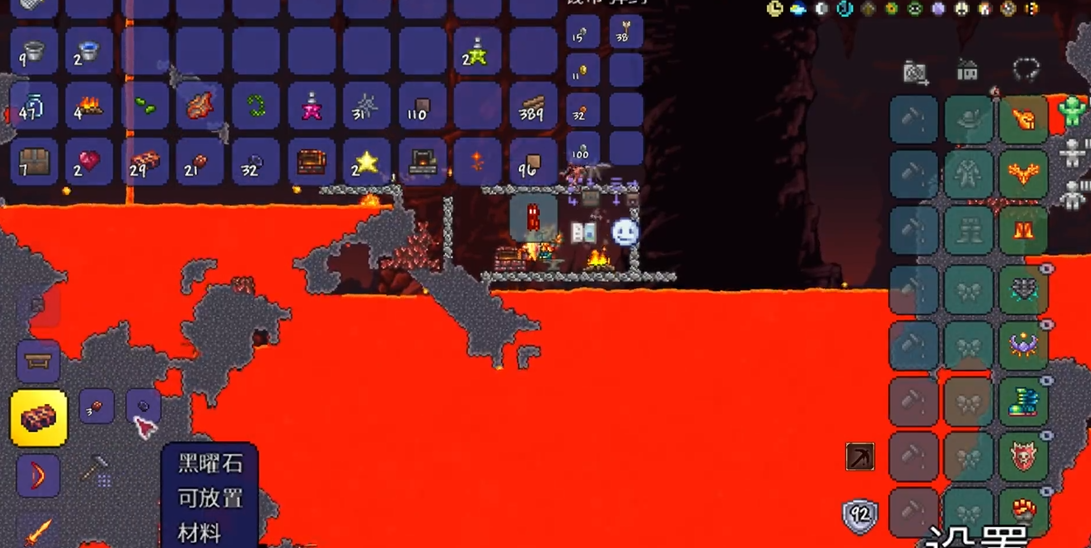
Task: Select the water bucket slot
Action: point(89,51)
